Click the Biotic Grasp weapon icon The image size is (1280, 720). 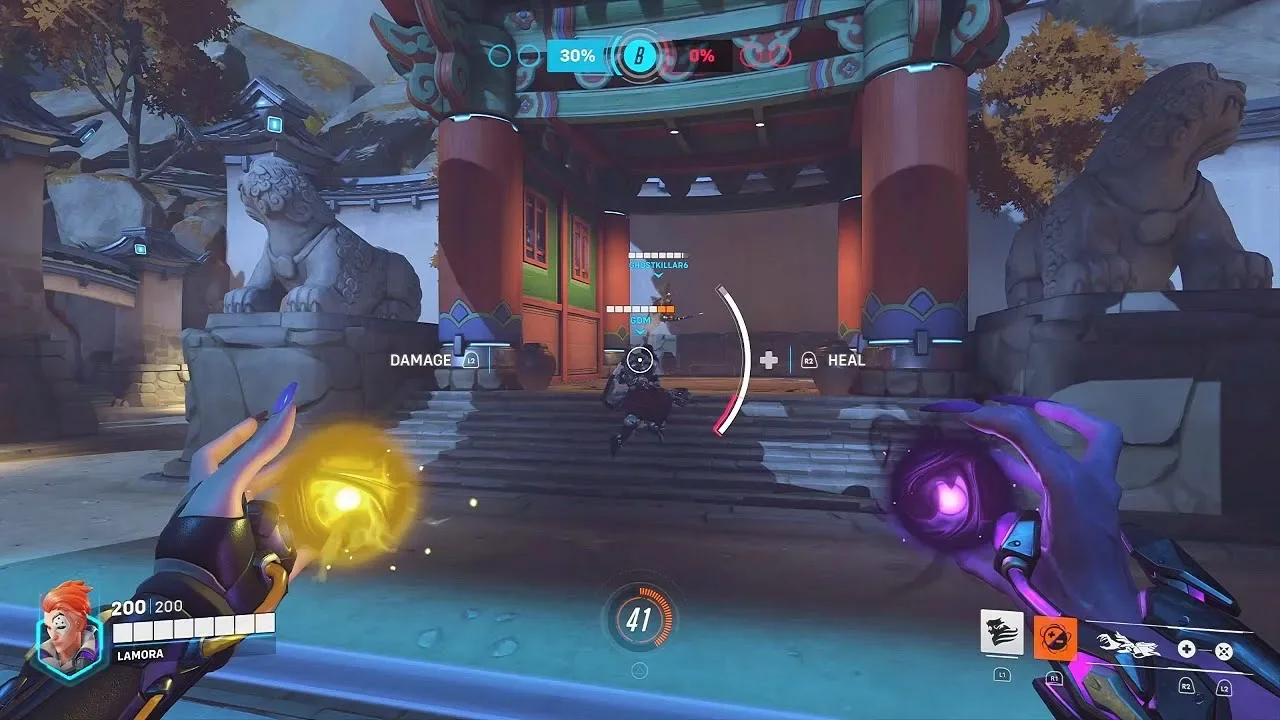coord(1126,647)
